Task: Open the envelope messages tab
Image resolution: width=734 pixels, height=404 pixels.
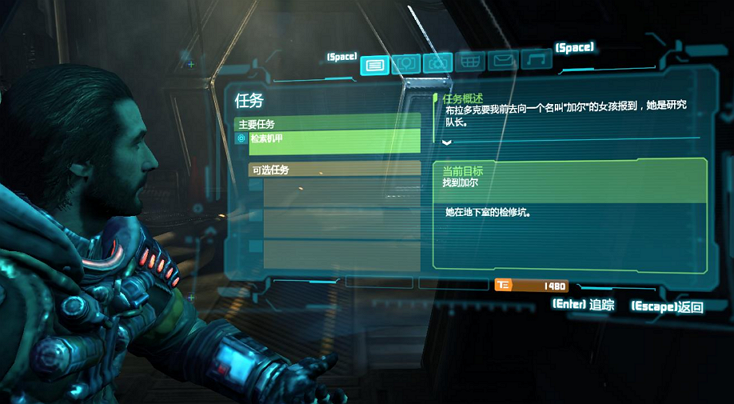Action: tap(503, 61)
